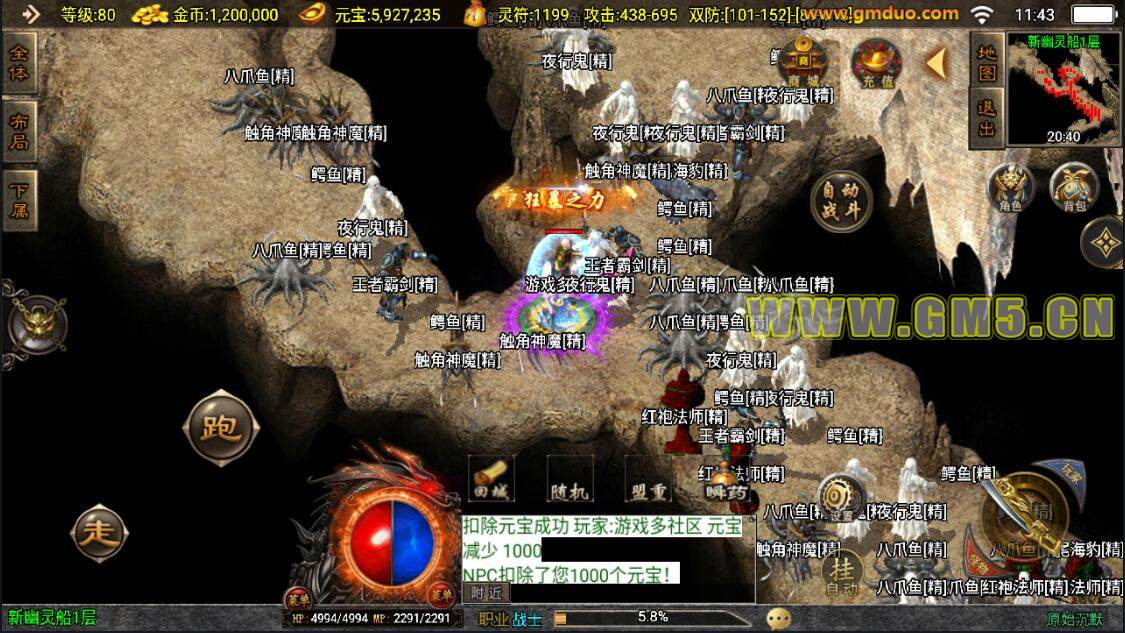Toggle the 自动战斗 auto-battle button
The height and width of the screenshot is (633, 1125).
pos(840,199)
